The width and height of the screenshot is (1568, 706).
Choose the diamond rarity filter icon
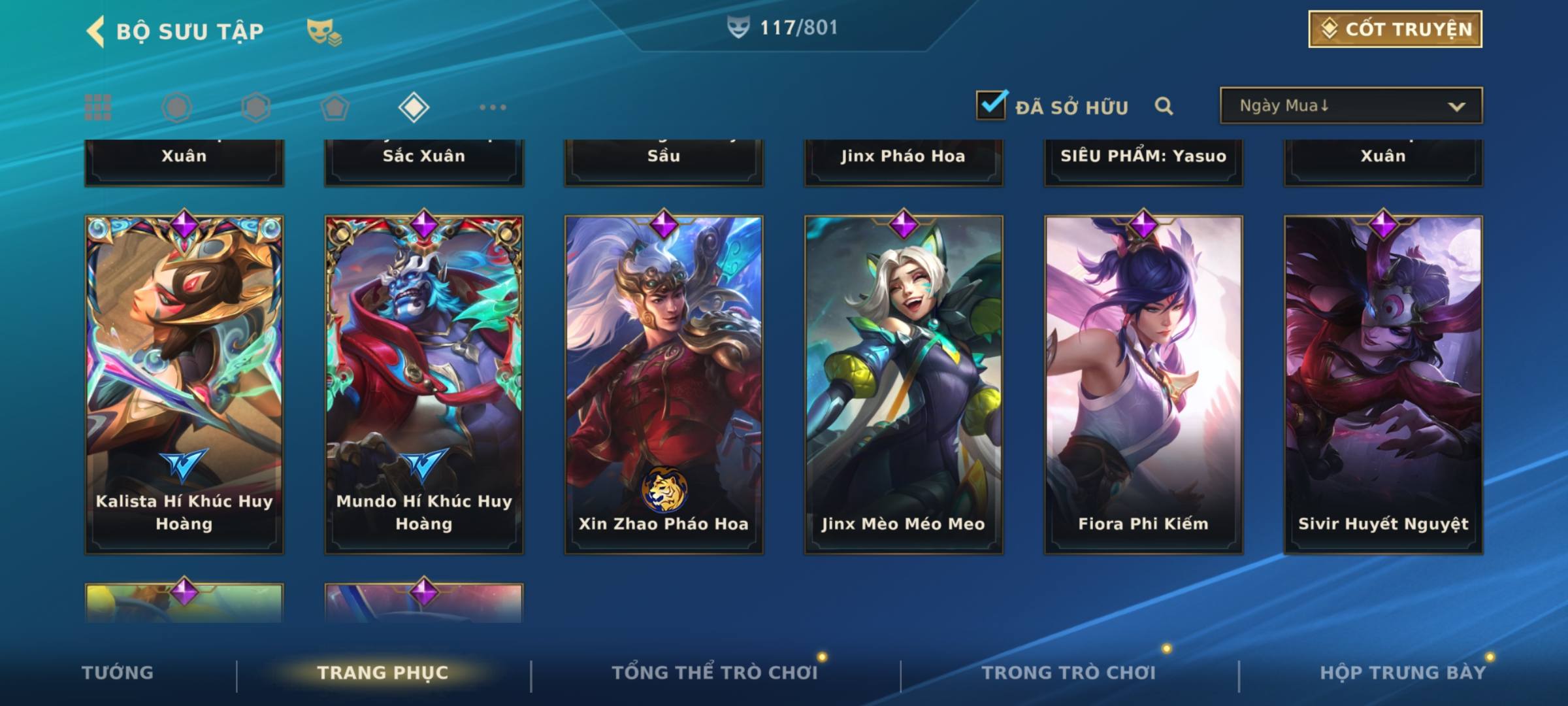[414, 107]
